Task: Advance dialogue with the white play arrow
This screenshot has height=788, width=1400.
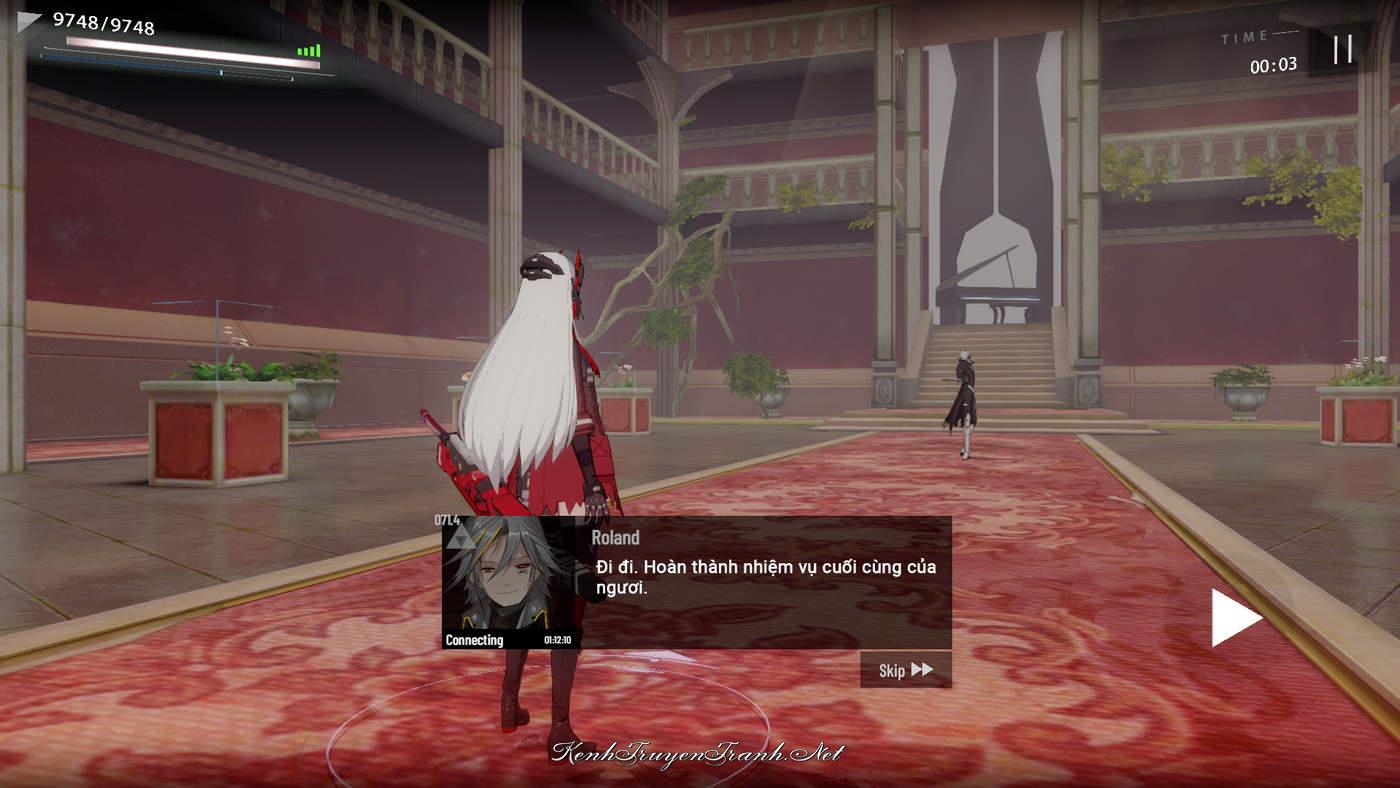Action: coord(1235,617)
